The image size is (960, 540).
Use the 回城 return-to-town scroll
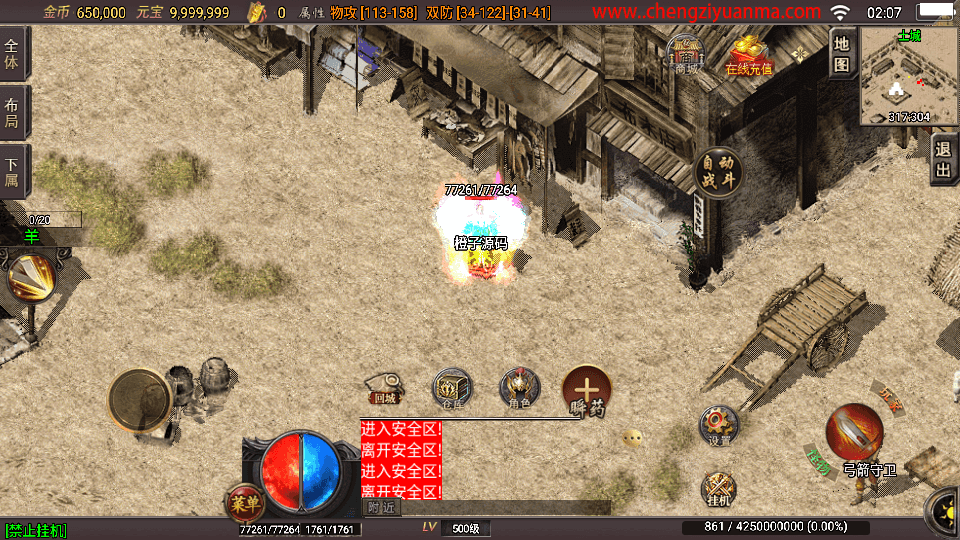tap(385, 388)
